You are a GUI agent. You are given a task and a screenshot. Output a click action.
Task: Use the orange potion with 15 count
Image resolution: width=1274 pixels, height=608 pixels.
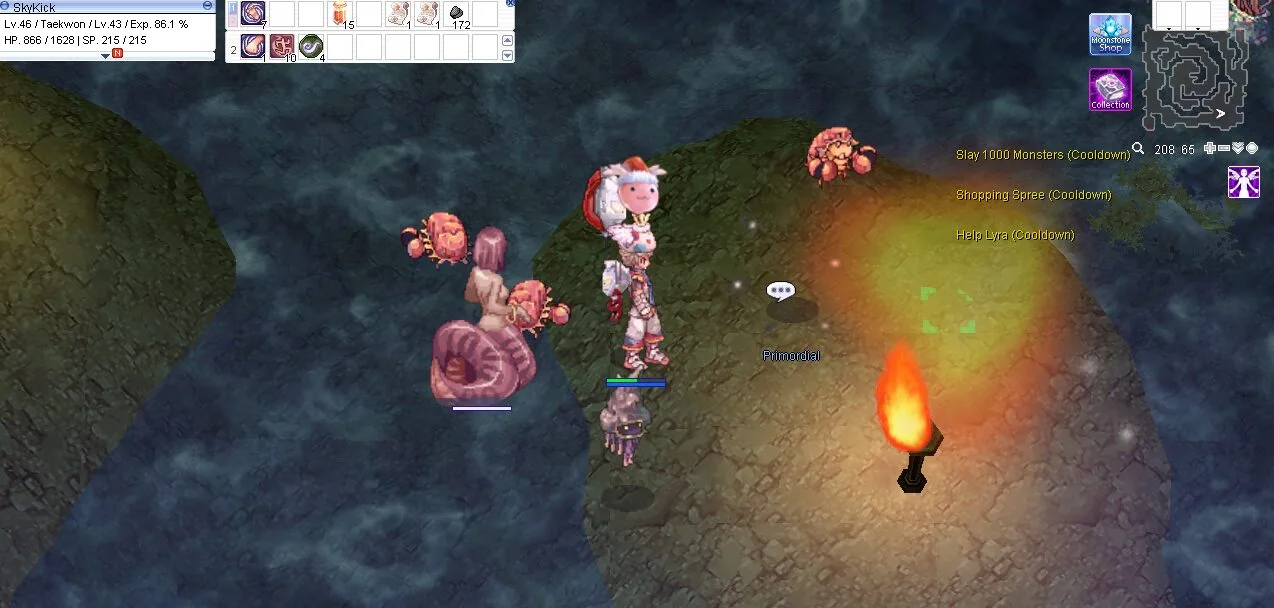point(341,14)
